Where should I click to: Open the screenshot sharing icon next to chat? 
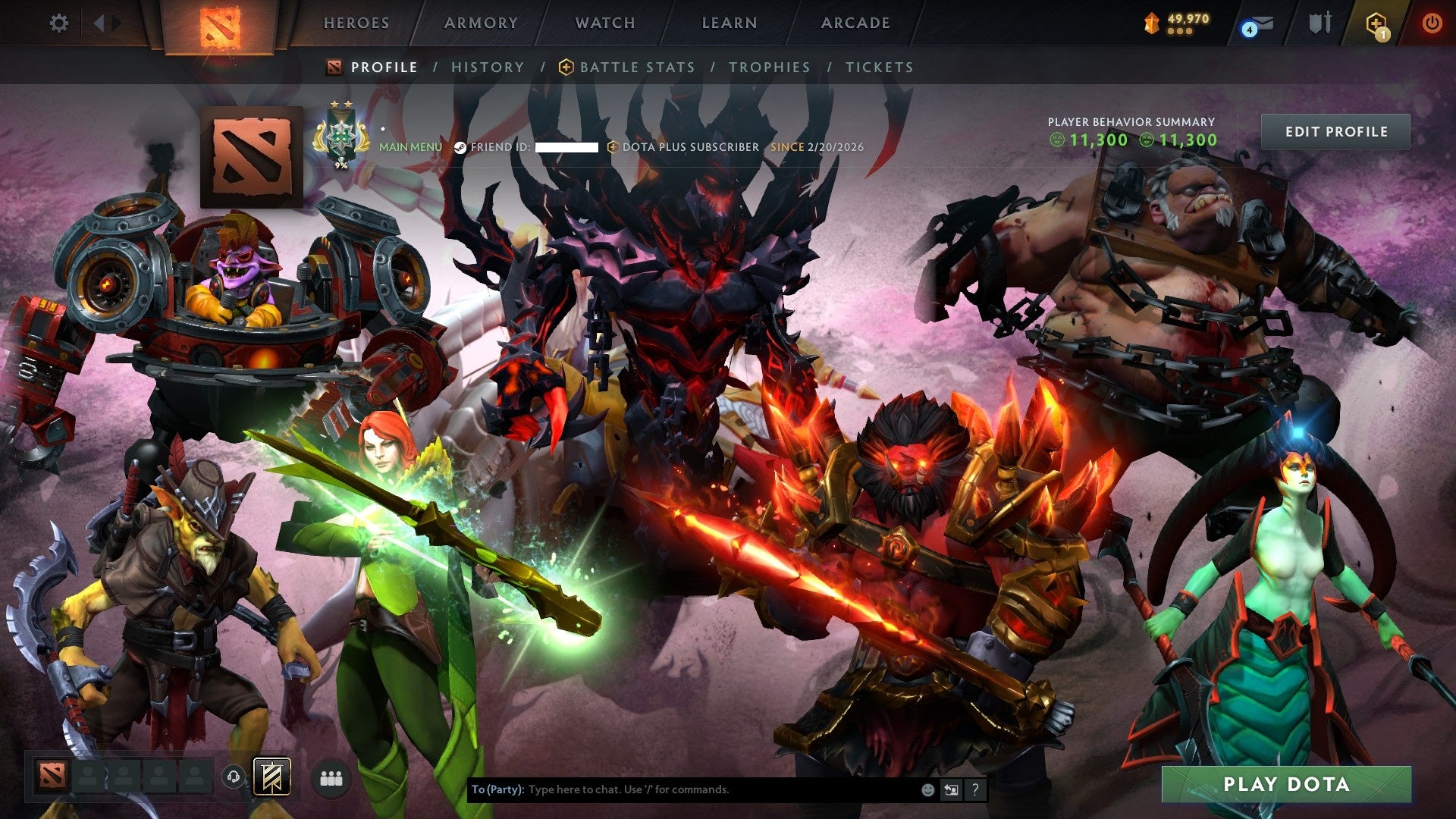pos(950,791)
